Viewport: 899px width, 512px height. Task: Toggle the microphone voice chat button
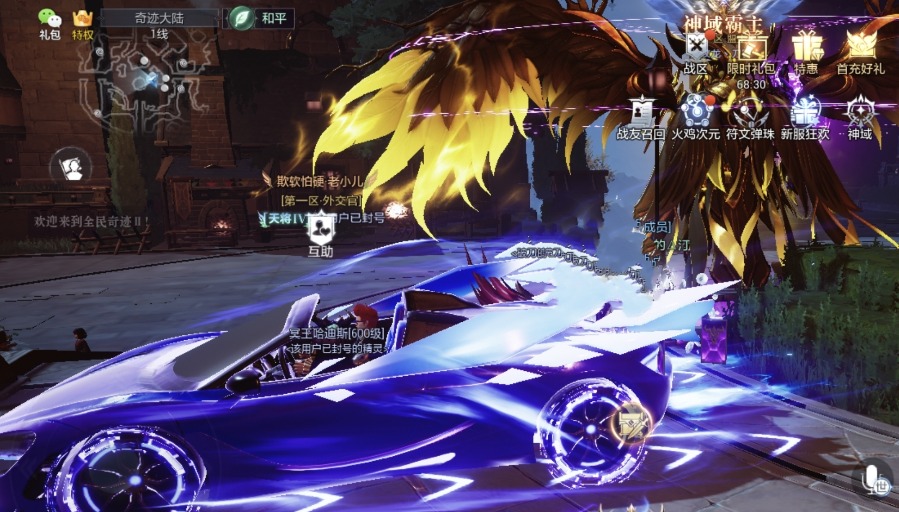point(873,477)
